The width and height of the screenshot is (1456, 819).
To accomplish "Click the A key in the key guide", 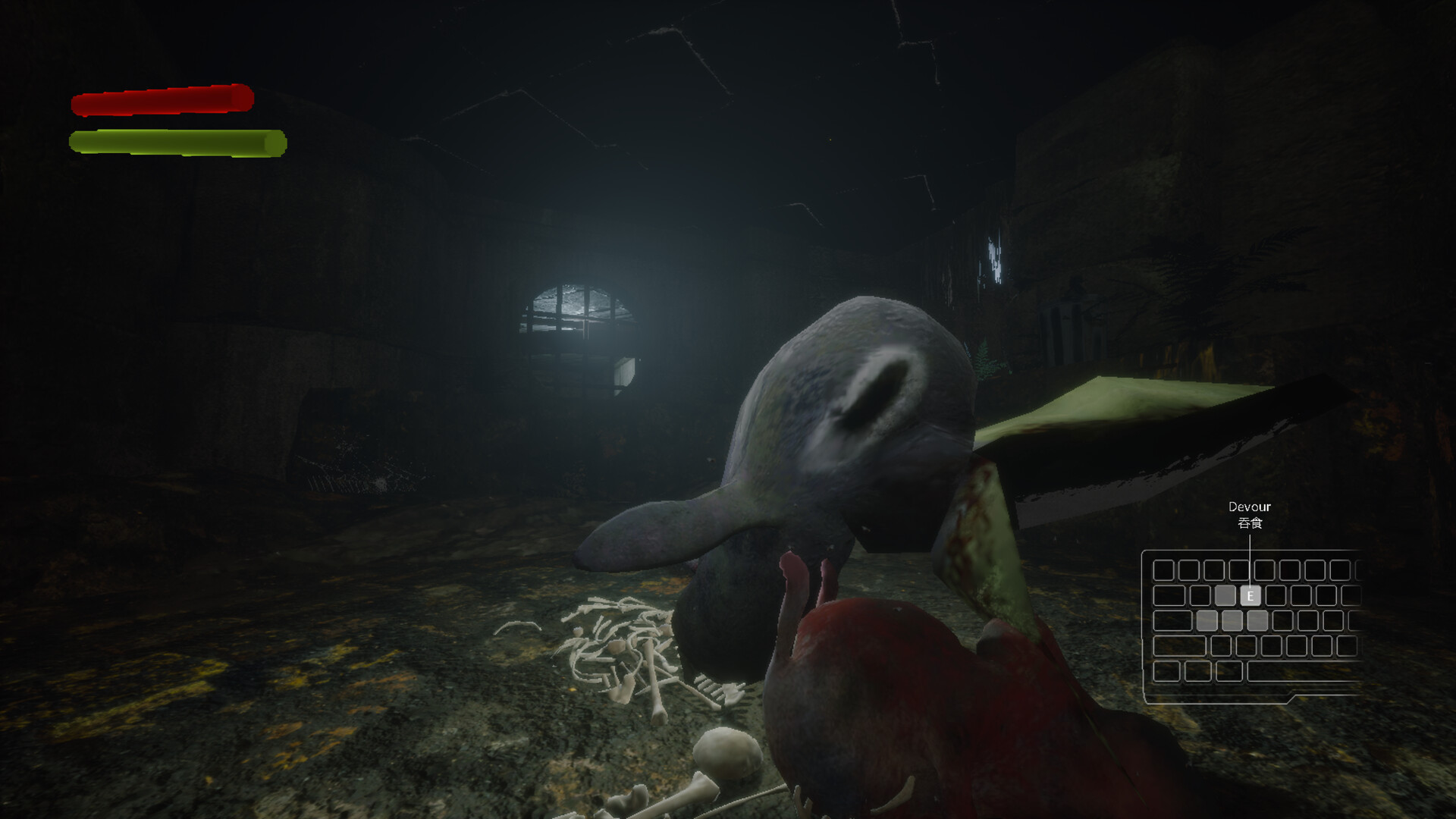I will (x=1208, y=620).
